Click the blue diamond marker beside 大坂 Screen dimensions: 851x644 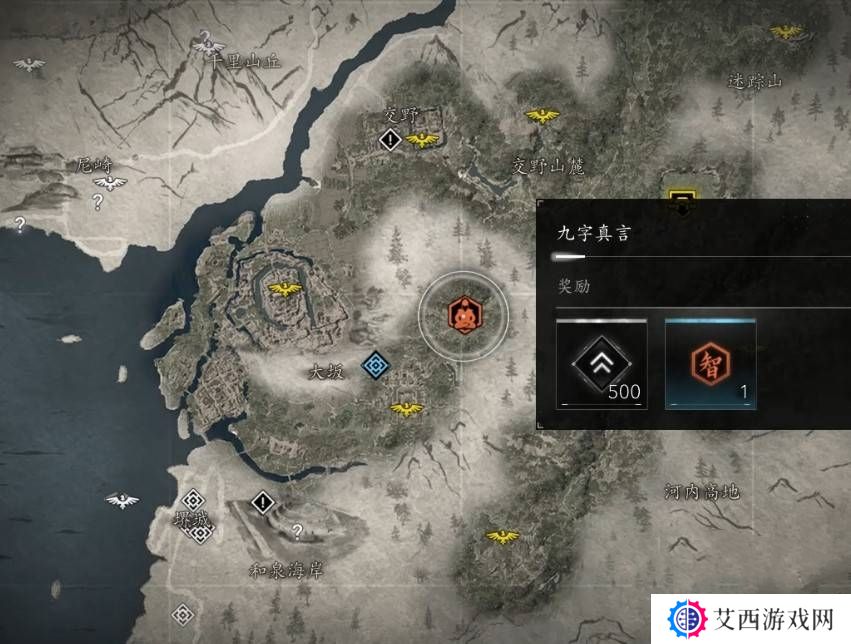pos(375,365)
